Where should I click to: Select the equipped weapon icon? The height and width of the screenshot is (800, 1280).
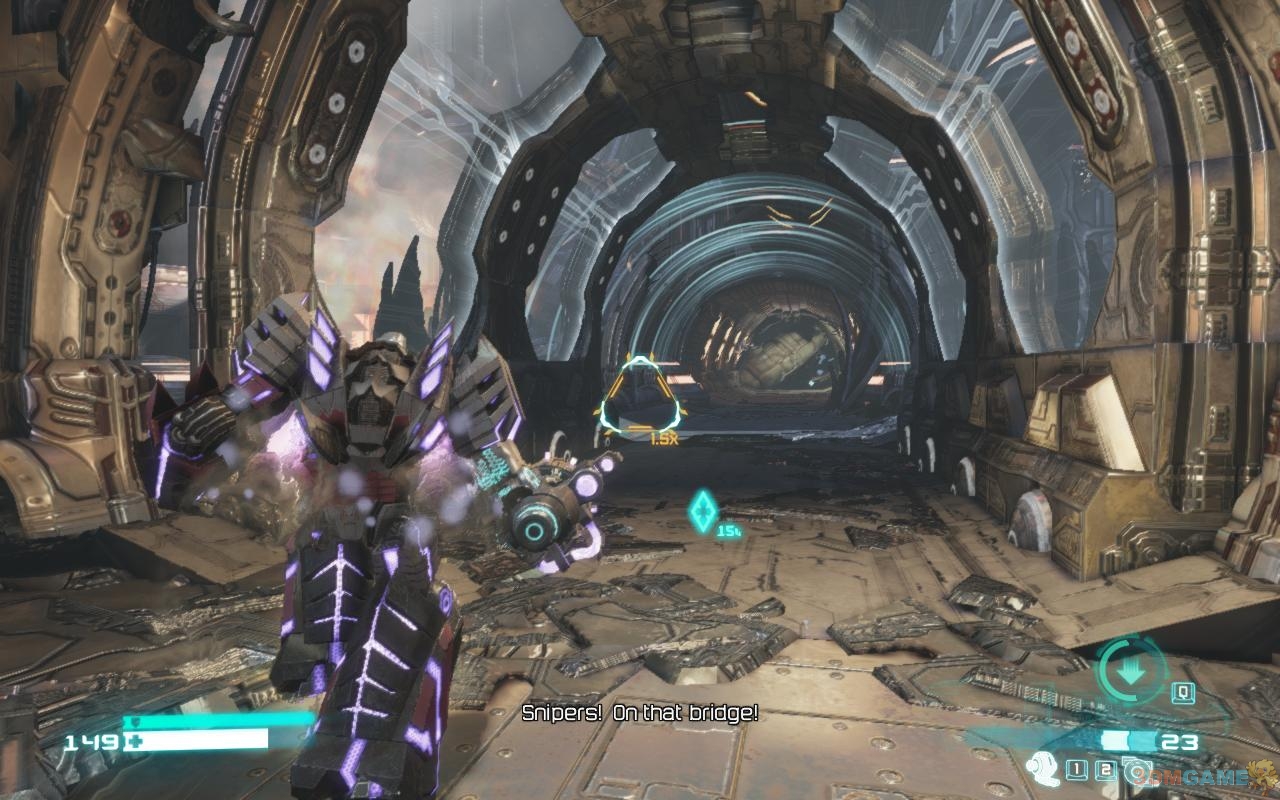(1042, 769)
